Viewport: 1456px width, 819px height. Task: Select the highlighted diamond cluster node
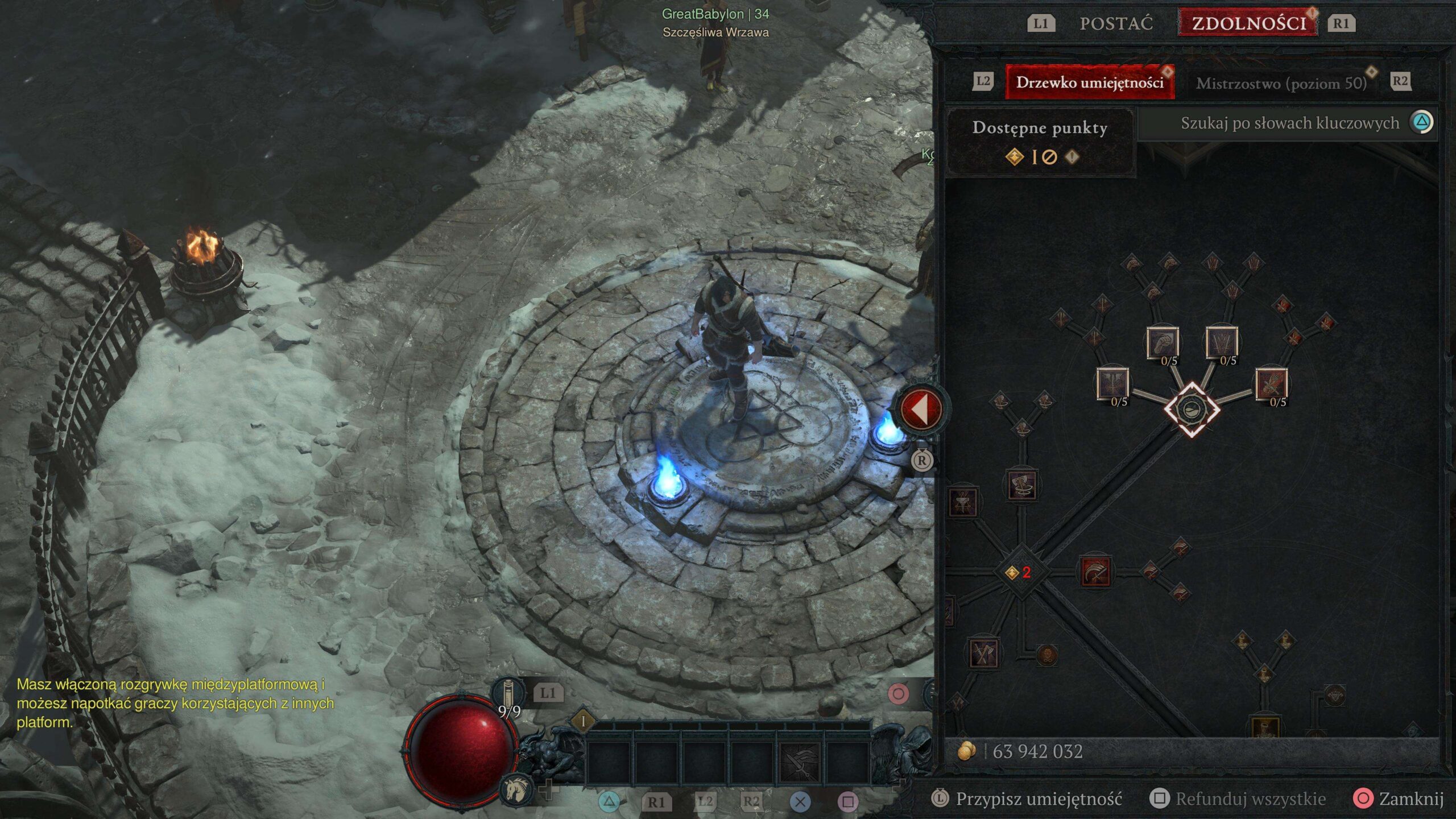tap(1191, 409)
